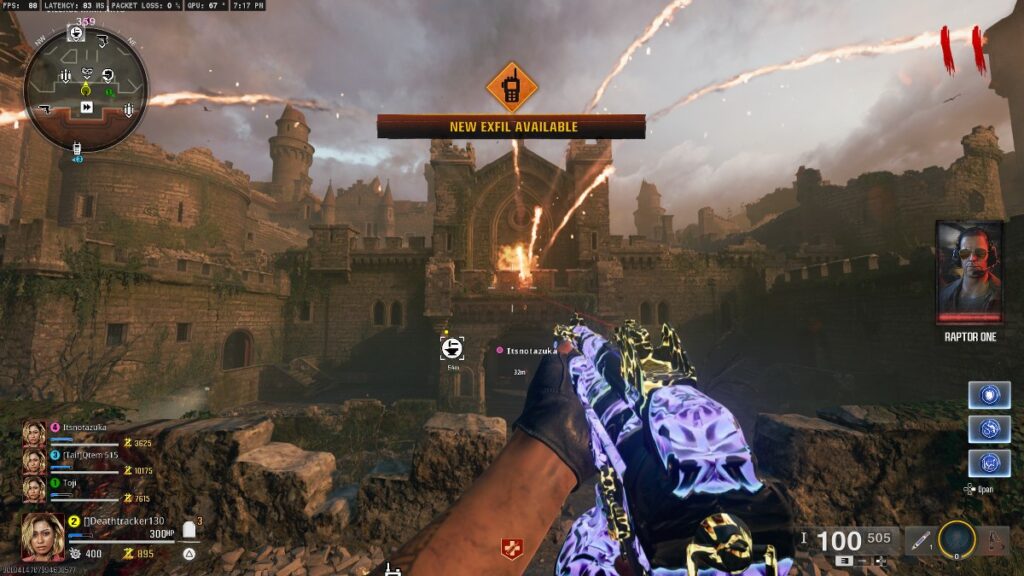Select the fast-forward marker on the minimap
This screenshot has width=1024, height=576.
(87, 107)
